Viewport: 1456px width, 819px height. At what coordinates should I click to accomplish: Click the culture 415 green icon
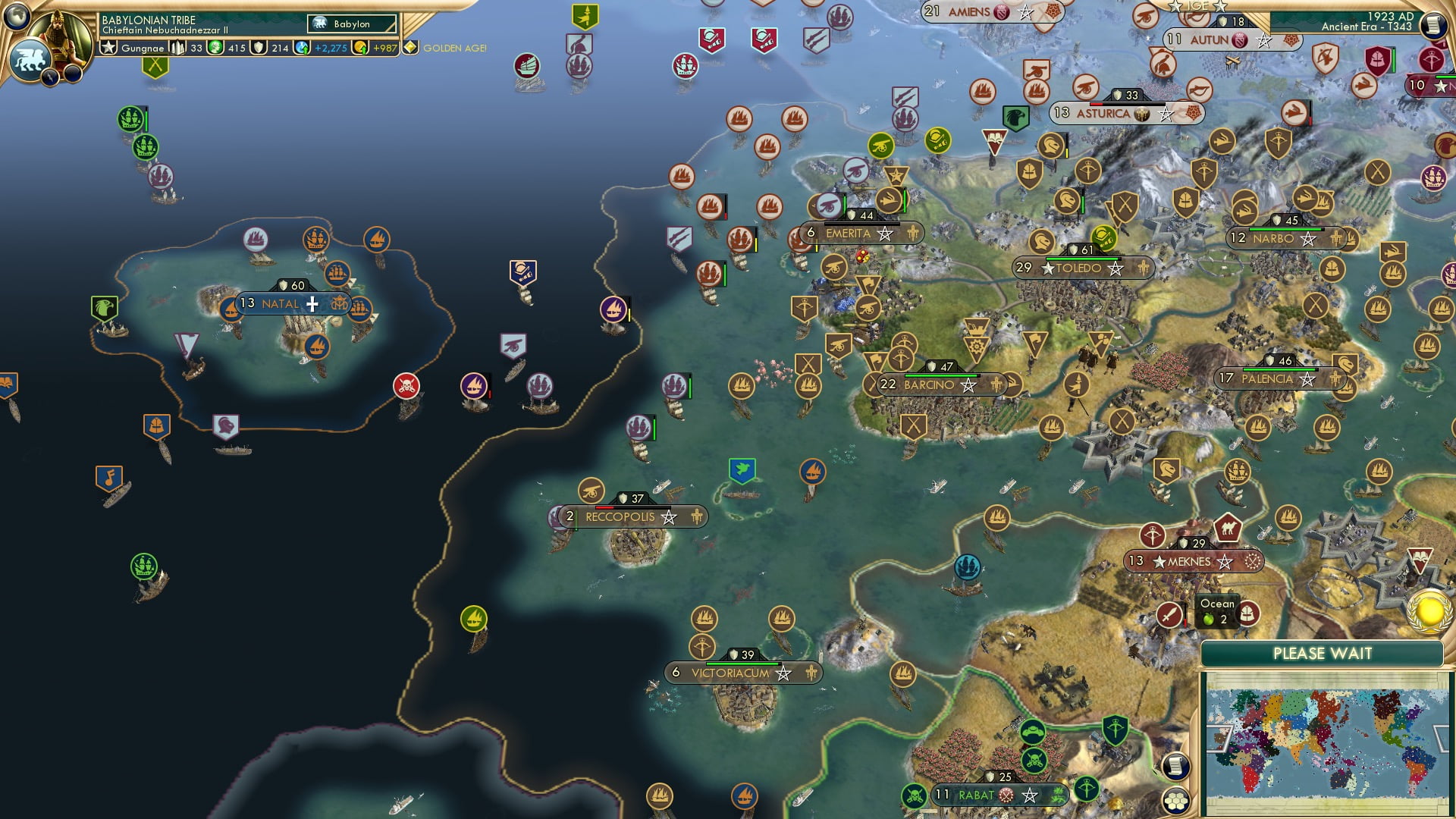point(215,49)
